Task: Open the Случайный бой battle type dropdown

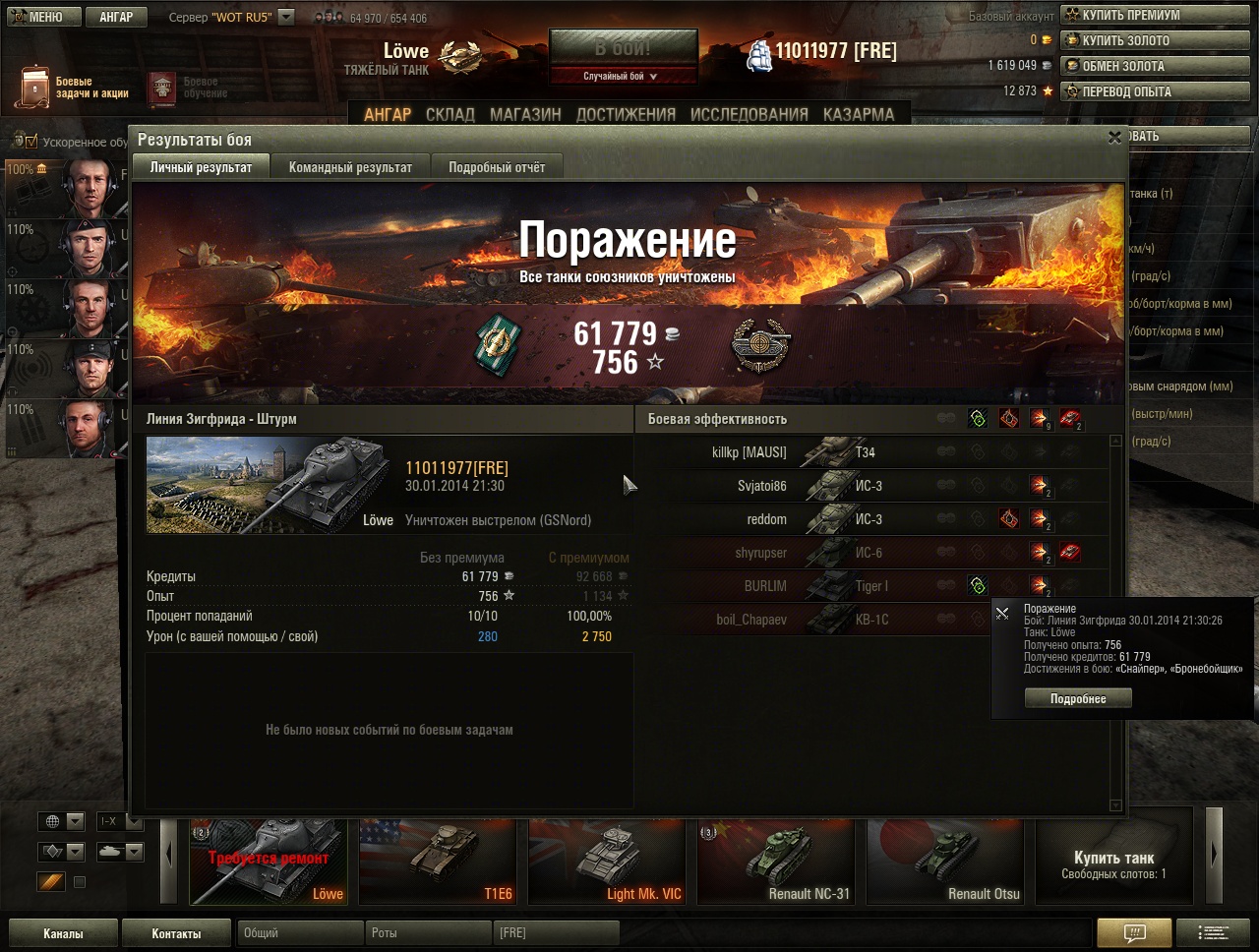Action: pyautogui.click(x=623, y=76)
